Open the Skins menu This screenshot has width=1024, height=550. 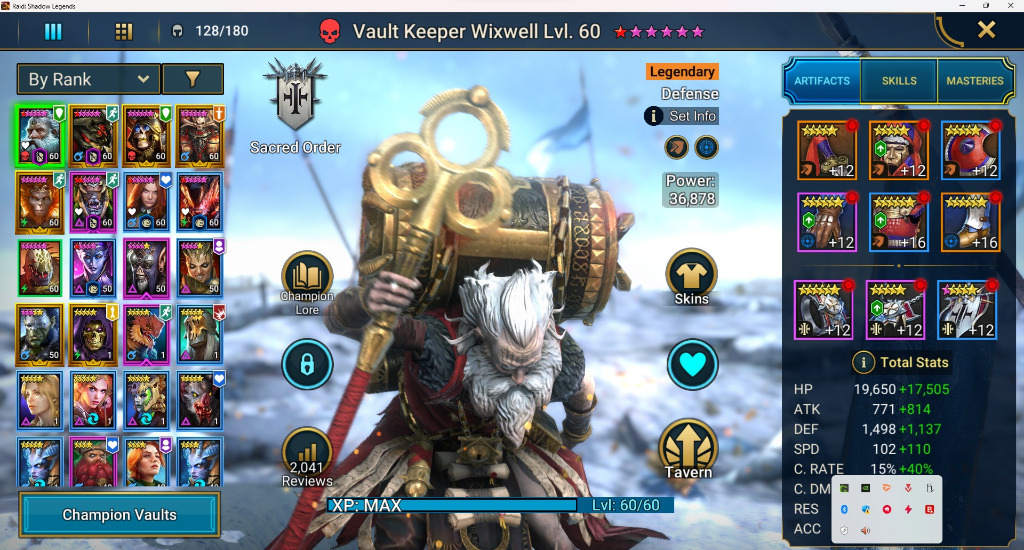point(691,277)
